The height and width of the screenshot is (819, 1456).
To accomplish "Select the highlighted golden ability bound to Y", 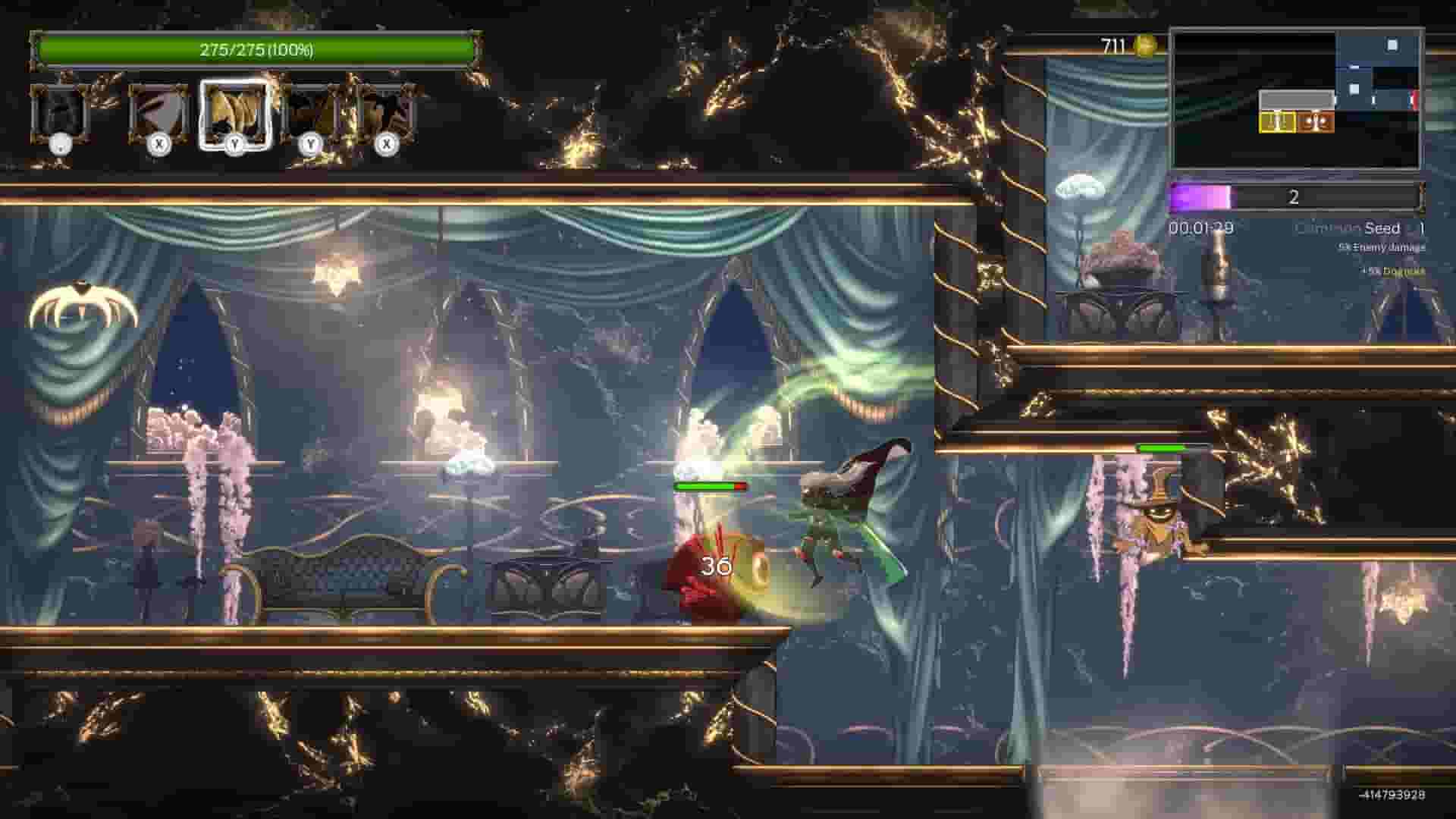I will 235,114.
